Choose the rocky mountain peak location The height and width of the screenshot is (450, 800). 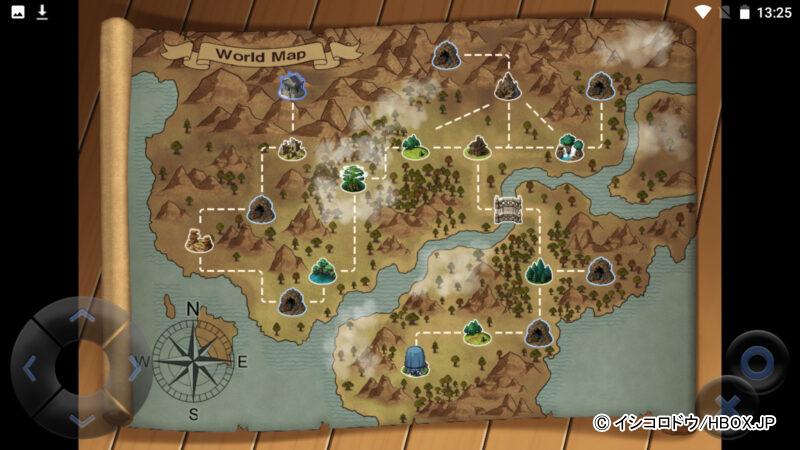507,86
